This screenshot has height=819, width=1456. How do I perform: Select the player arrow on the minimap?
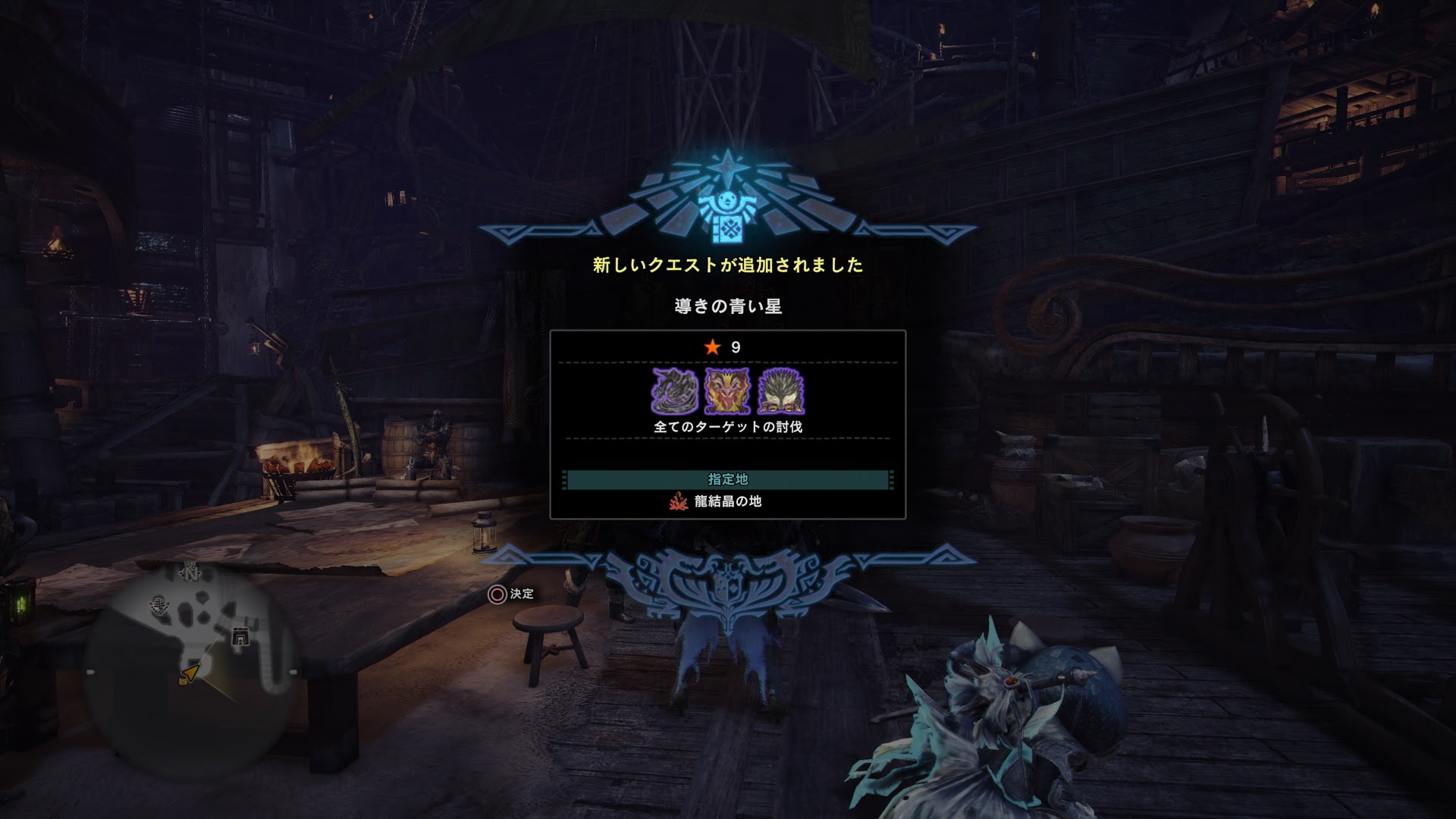pos(190,673)
